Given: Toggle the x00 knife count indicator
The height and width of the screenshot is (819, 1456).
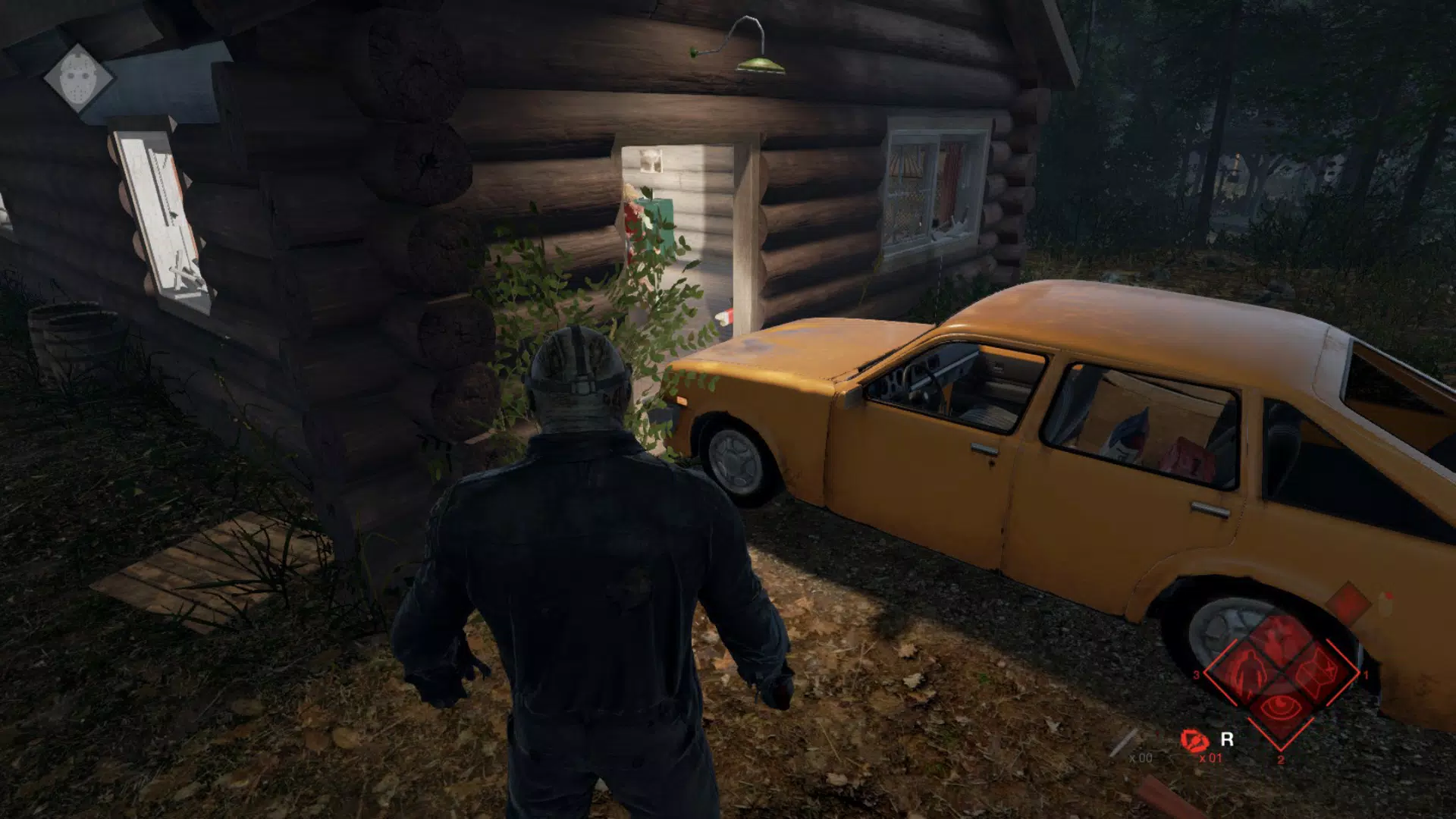Looking at the screenshot, I should [1142, 758].
